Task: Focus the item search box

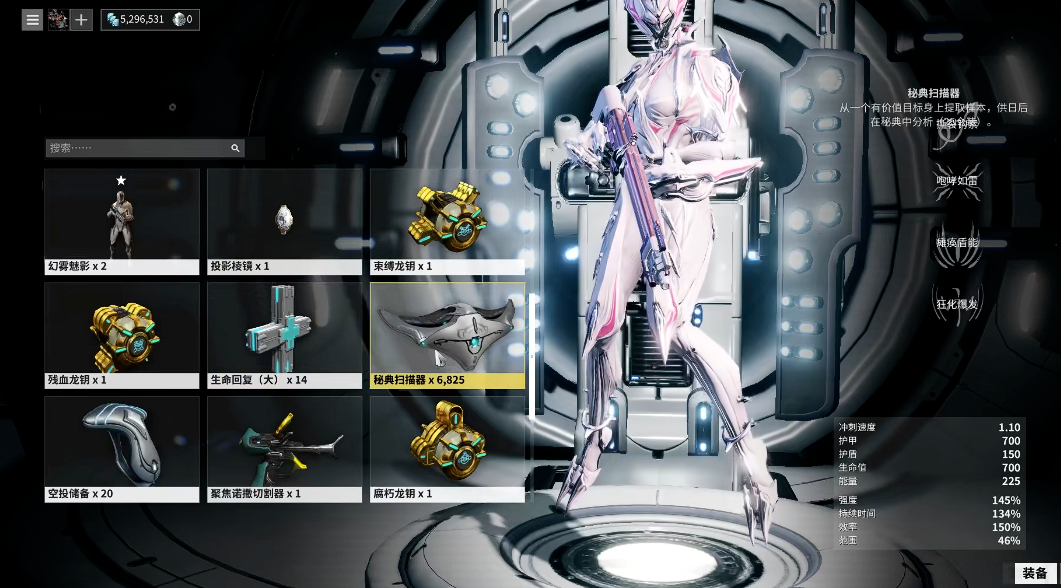Action: pos(138,148)
